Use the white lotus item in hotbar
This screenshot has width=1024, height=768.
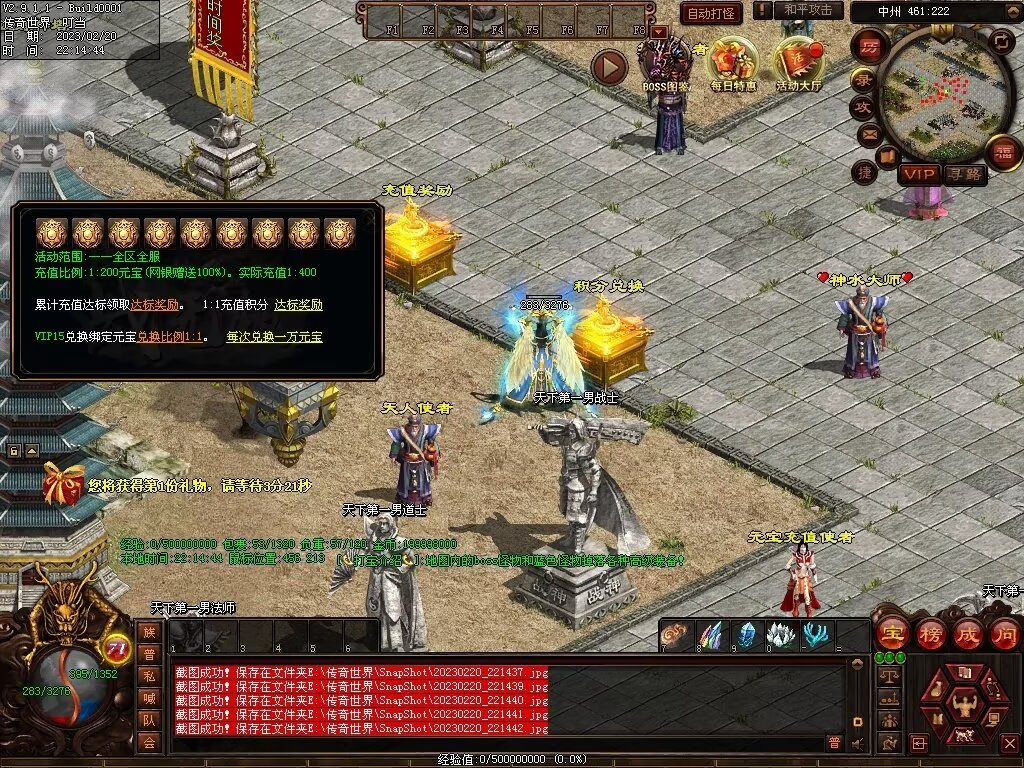[x=781, y=635]
